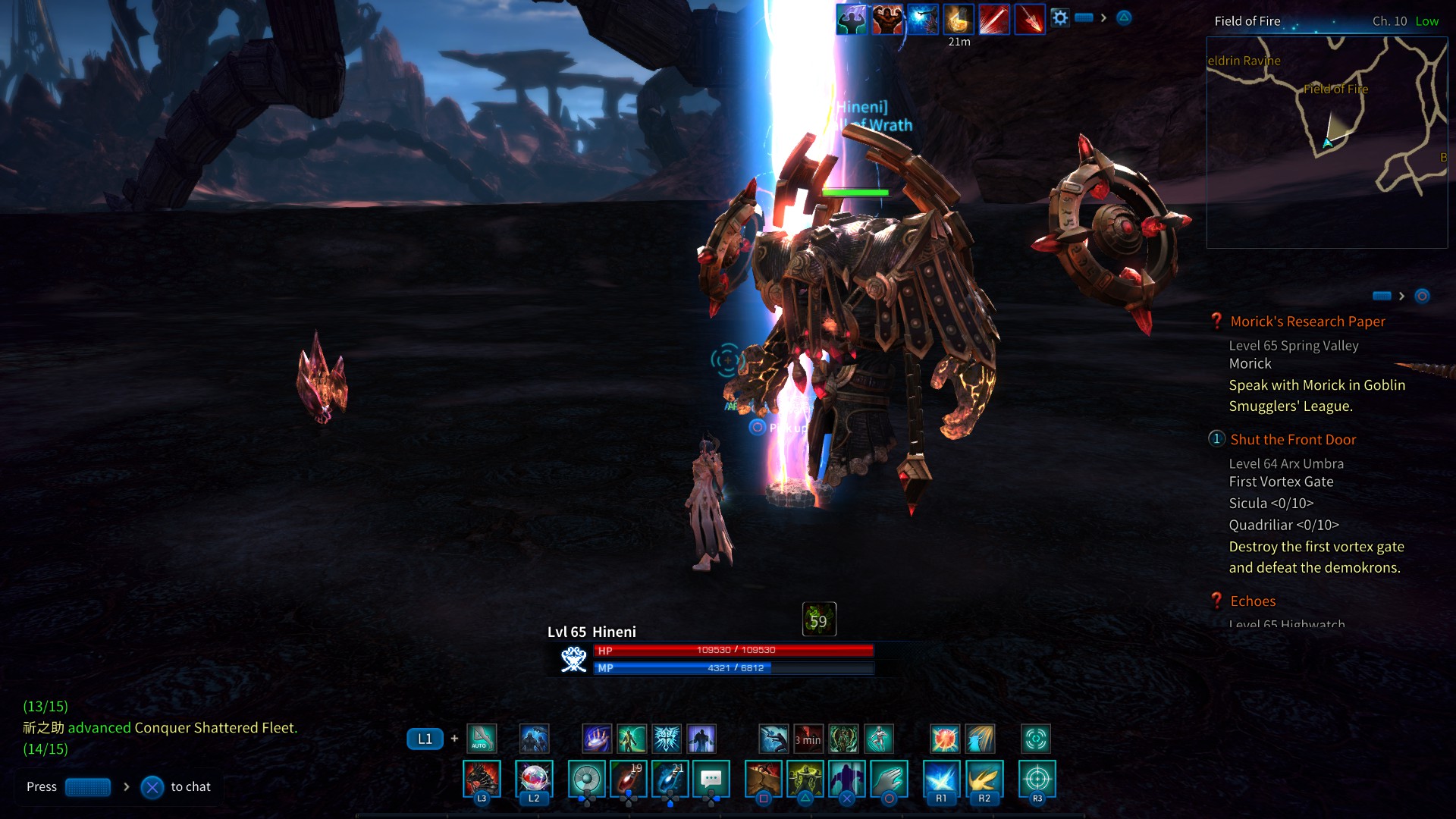1456x819 pixels.
Task: Select the Morick's Research Paper quest
Action: click(1307, 322)
